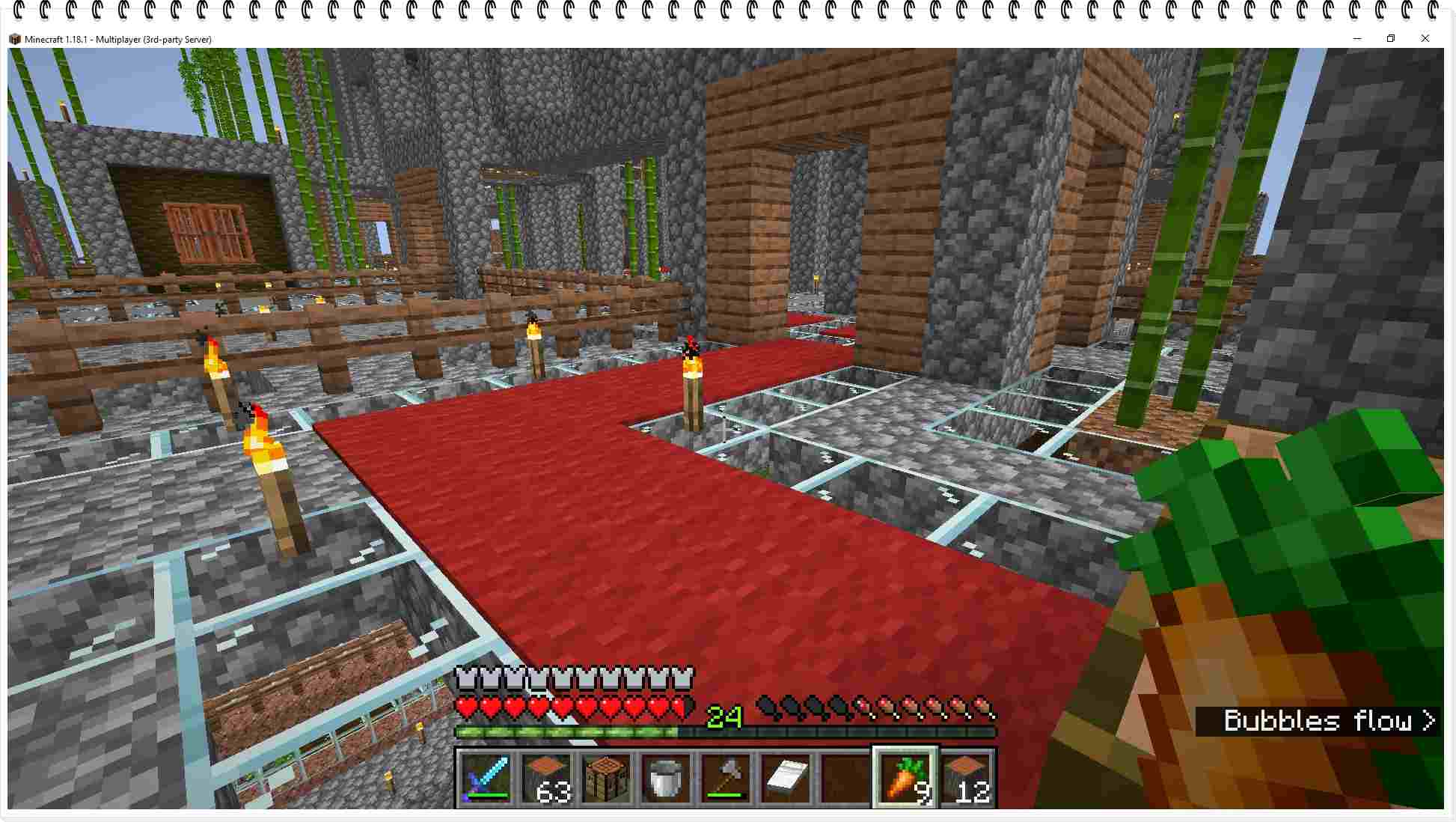The width and height of the screenshot is (1456, 822).
Task: Click the Minecraft grass block title bar icon
Action: (15, 38)
